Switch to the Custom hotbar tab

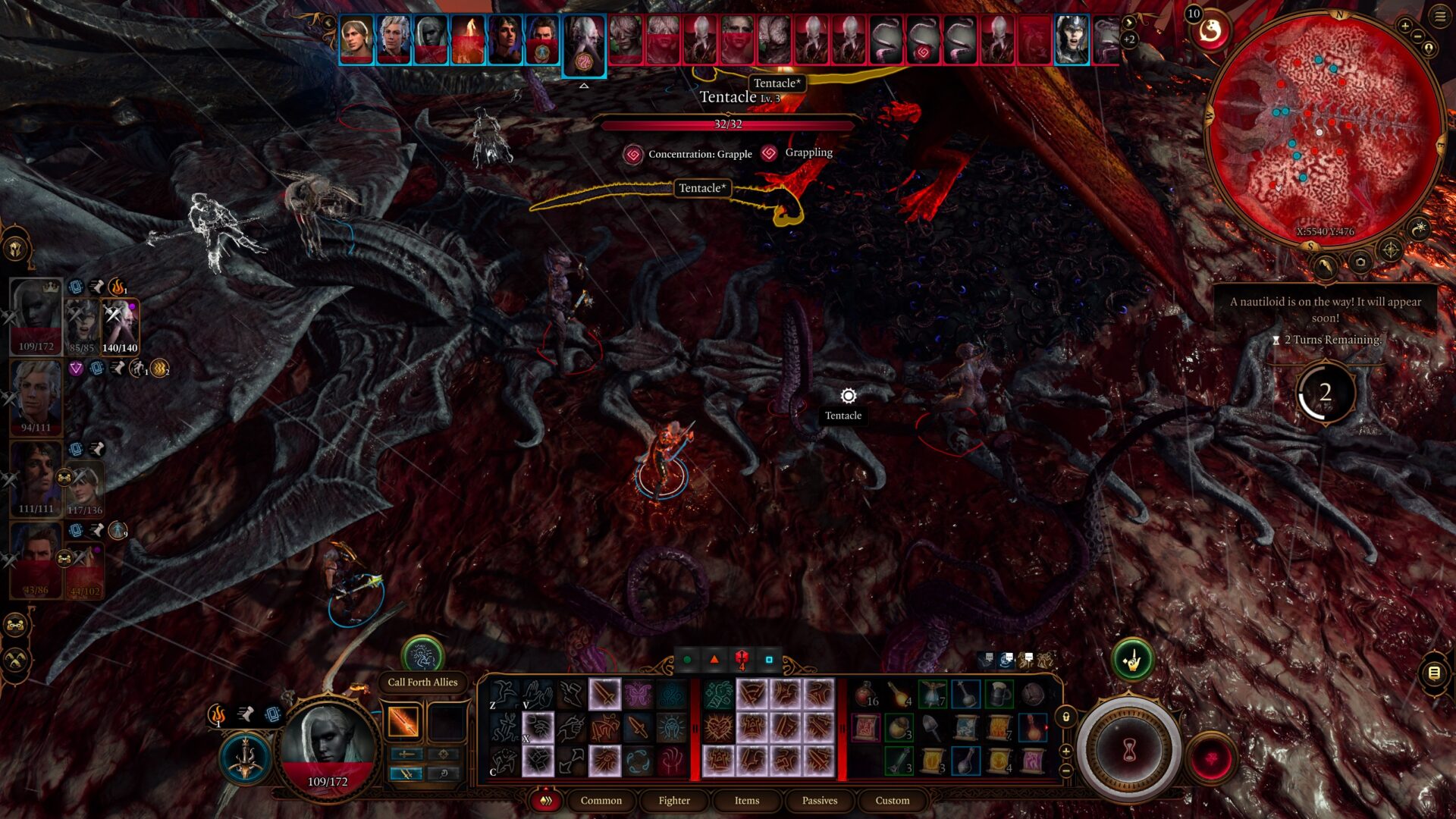click(892, 800)
